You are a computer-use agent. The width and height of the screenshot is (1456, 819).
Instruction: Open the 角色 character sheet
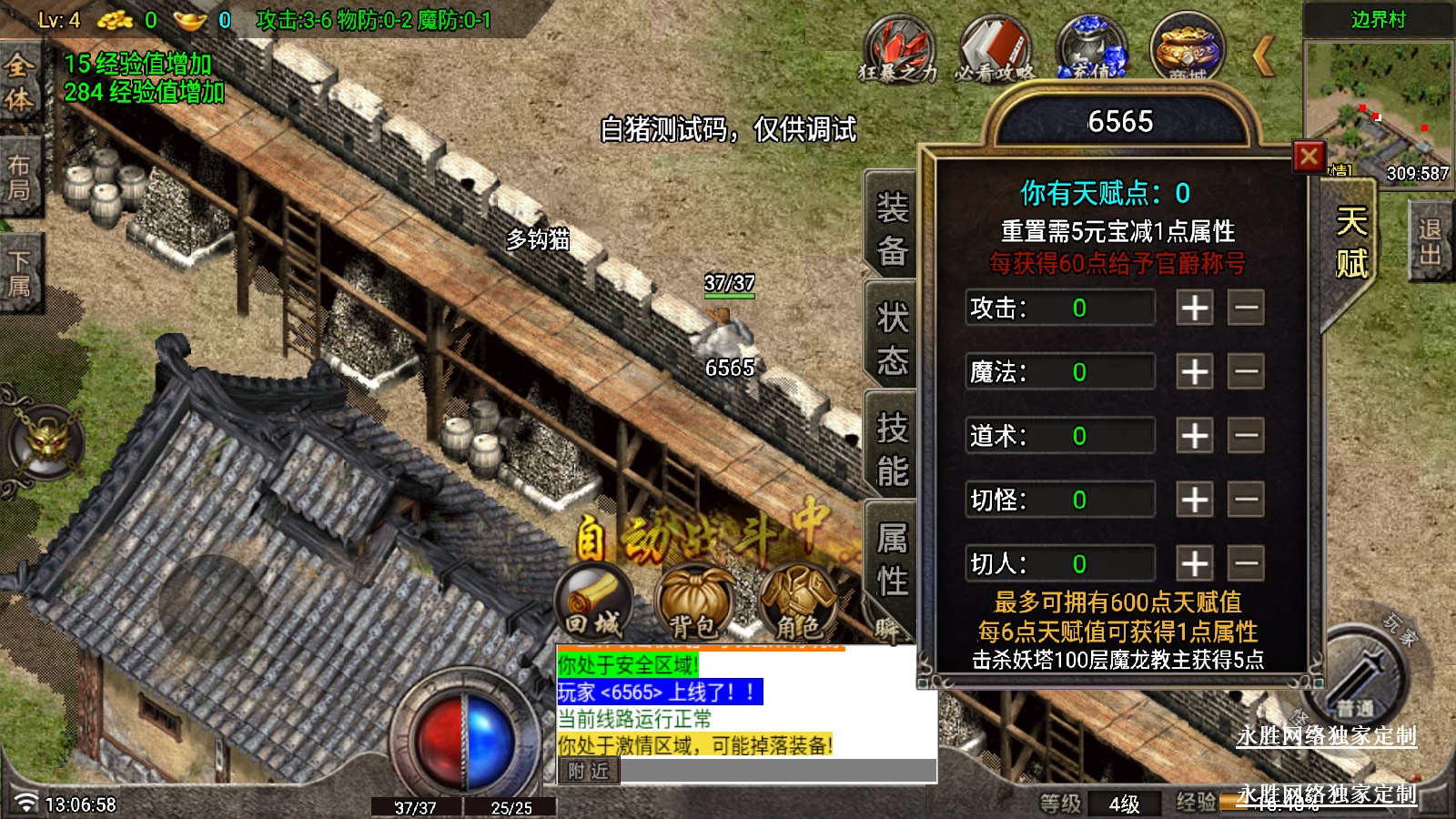[797, 602]
